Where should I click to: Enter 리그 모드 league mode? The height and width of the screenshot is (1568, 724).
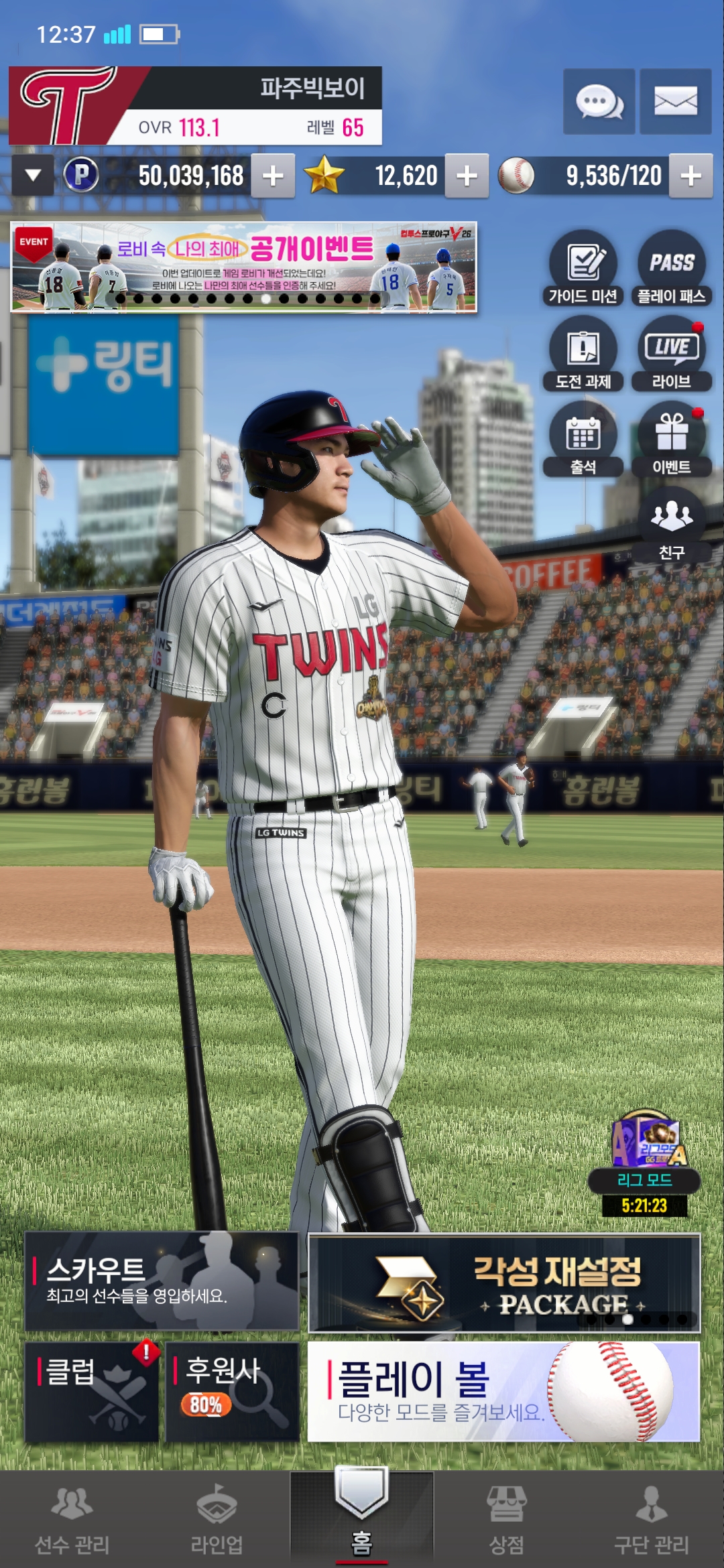pos(644,1163)
